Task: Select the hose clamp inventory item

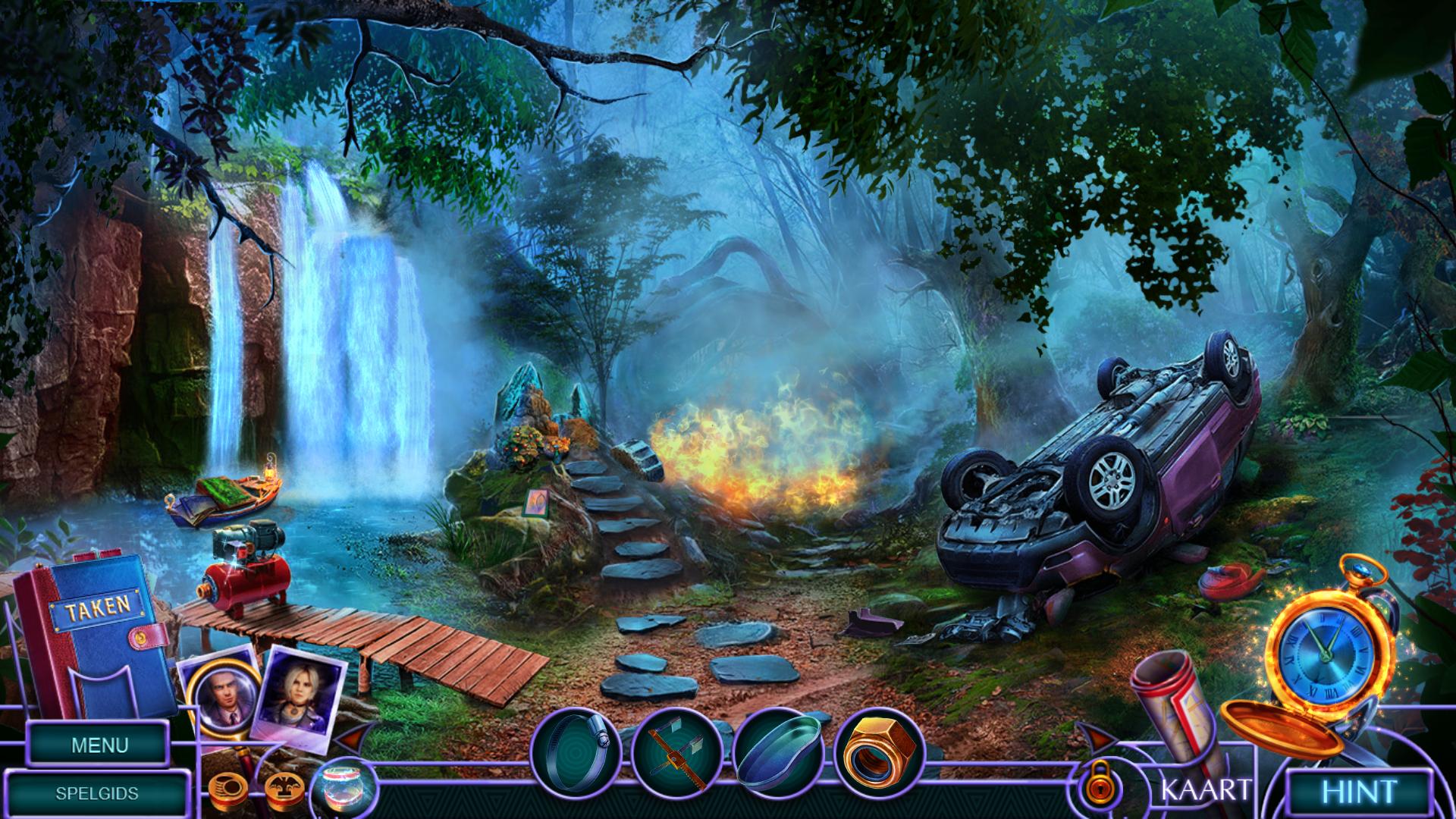Action: 576,751
